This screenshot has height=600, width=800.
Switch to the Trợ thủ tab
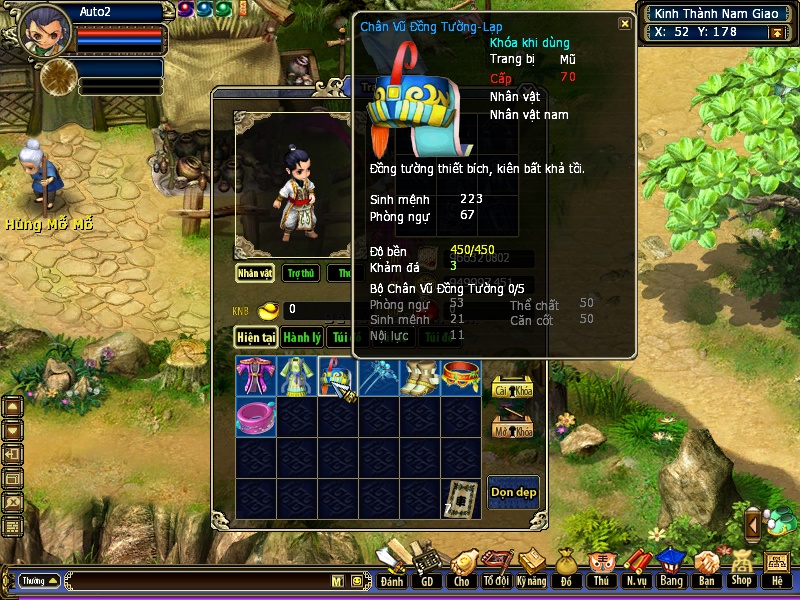pos(300,273)
